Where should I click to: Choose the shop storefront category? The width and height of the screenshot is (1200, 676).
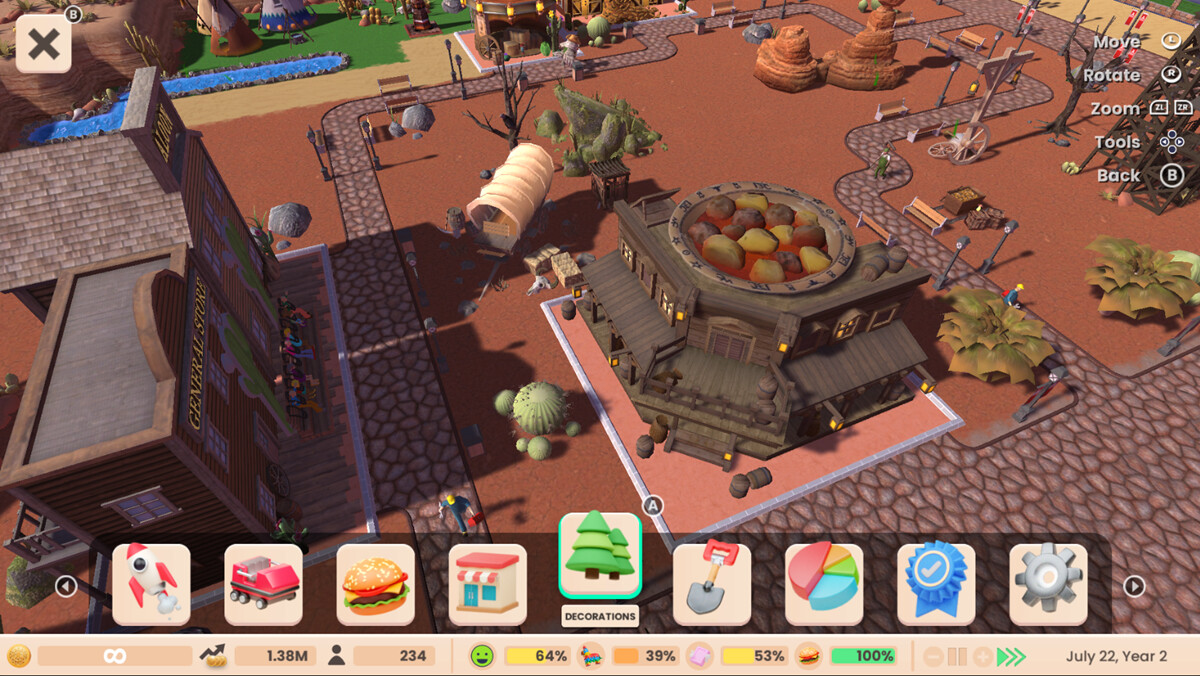tap(487, 585)
